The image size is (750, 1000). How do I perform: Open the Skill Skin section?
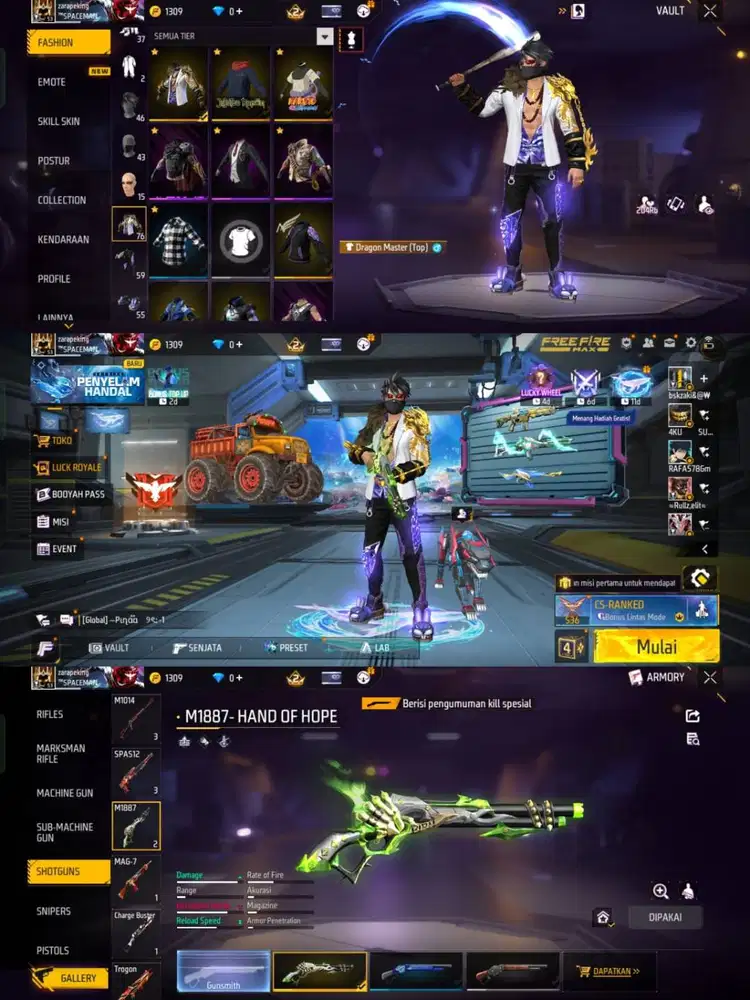point(59,121)
